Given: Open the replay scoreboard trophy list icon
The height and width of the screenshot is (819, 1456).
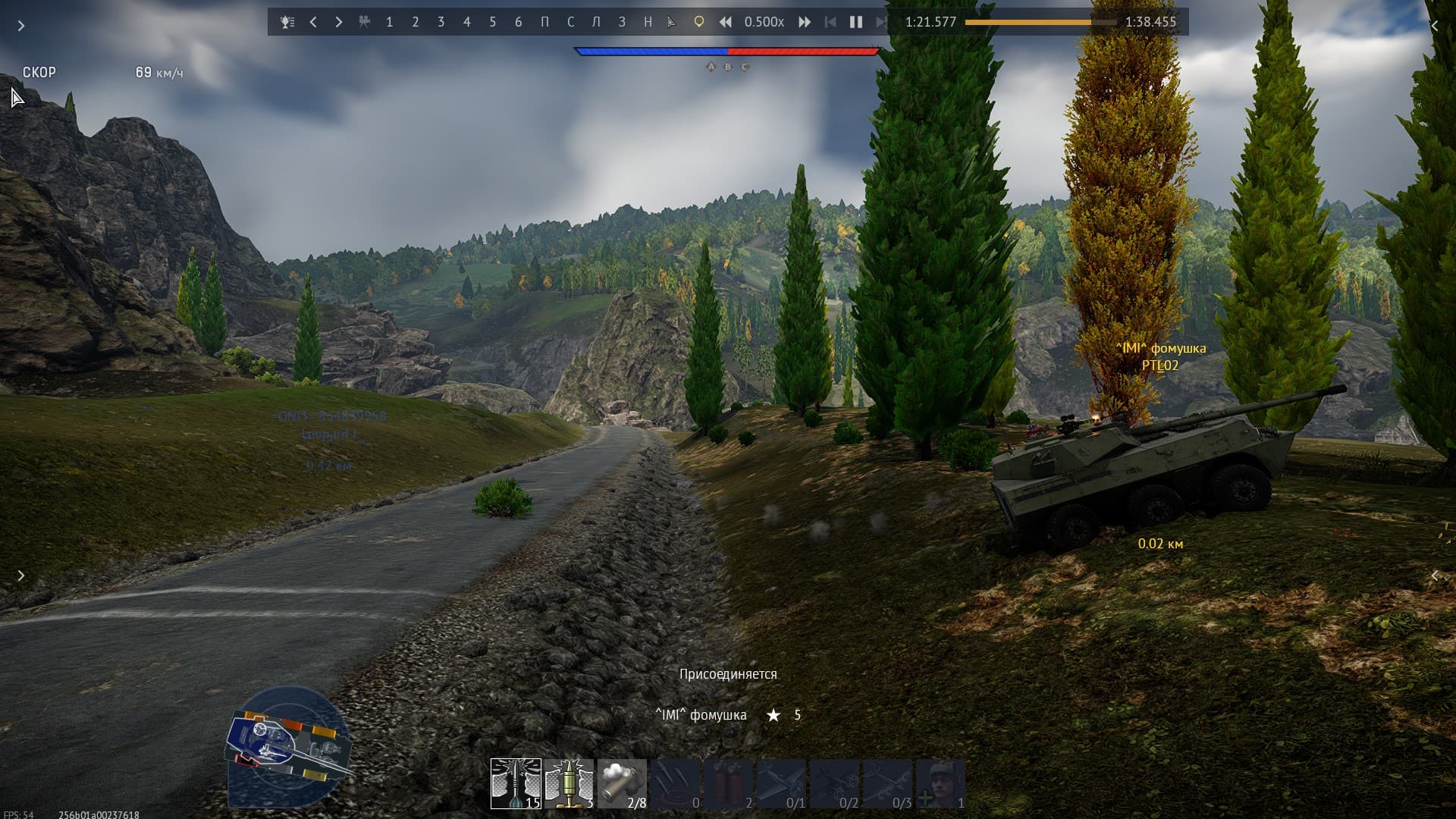Looking at the screenshot, I should pos(287,22).
